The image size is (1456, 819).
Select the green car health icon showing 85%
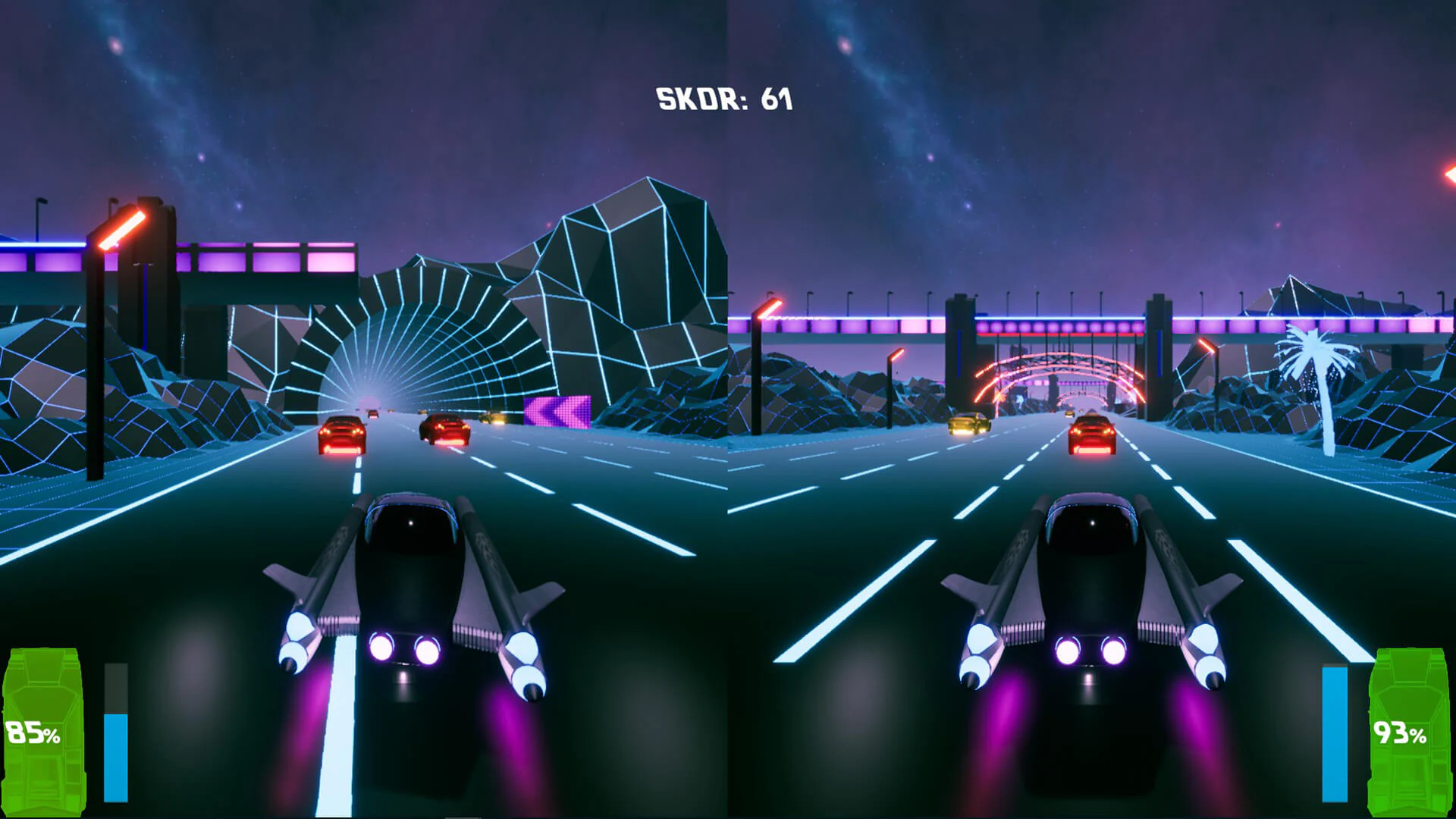click(42, 728)
